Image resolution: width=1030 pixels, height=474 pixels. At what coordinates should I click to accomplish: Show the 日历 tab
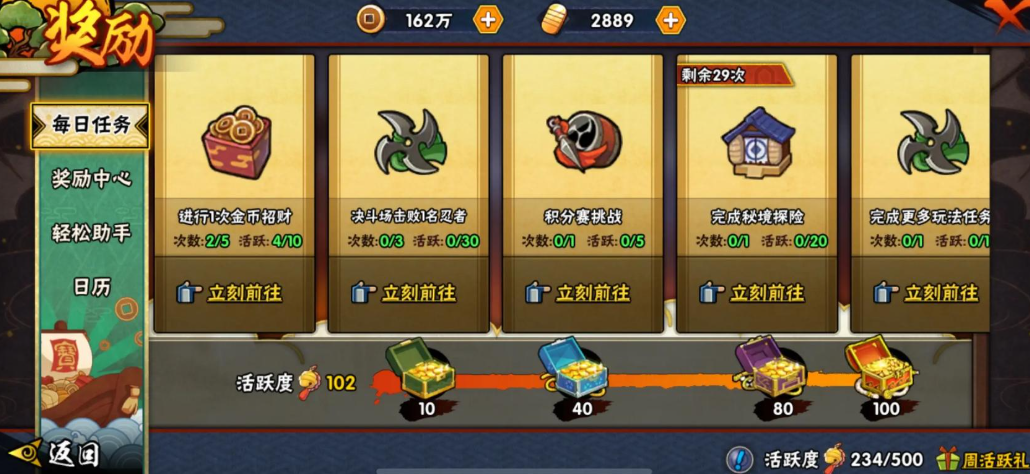(x=91, y=287)
